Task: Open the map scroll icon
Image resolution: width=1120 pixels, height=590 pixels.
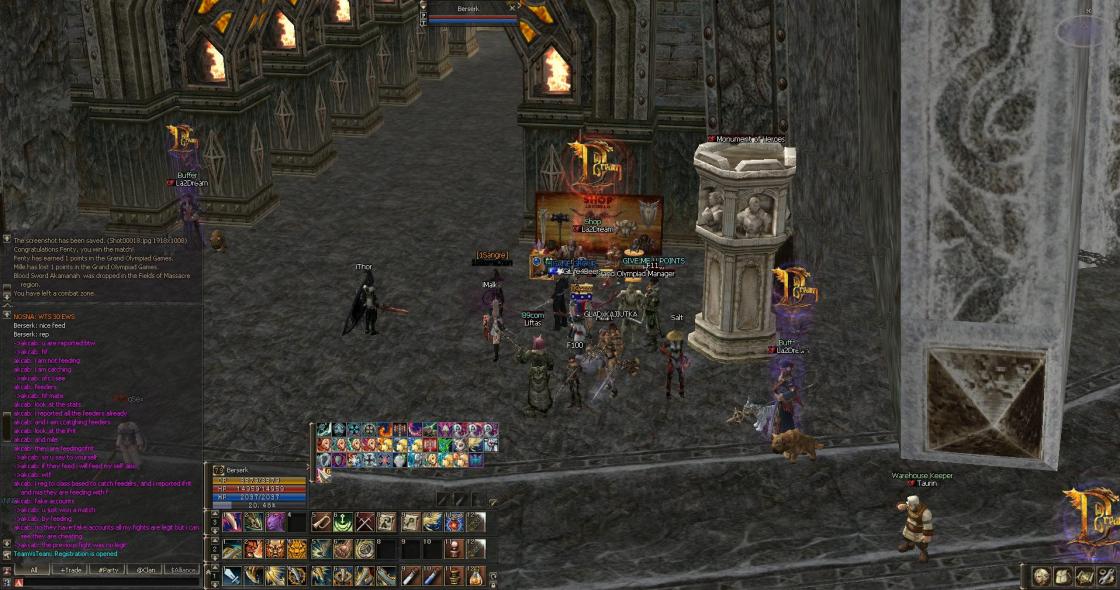Action: click(1085, 576)
